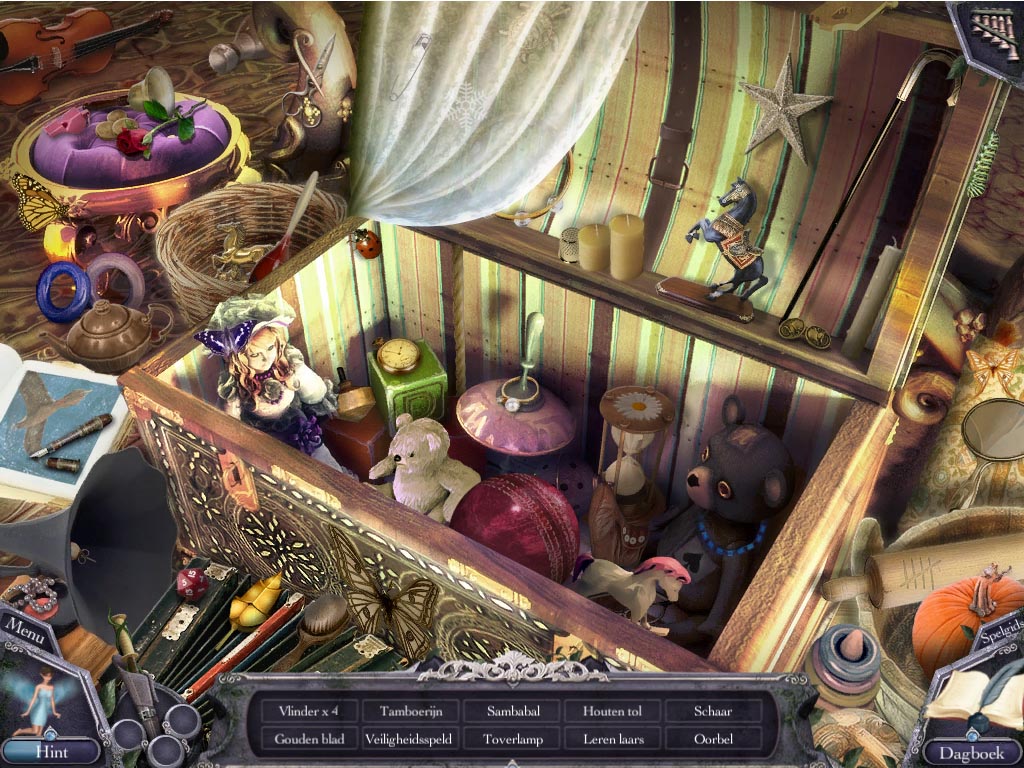Open the Dagboek journal
The height and width of the screenshot is (768, 1024).
coord(970,751)
